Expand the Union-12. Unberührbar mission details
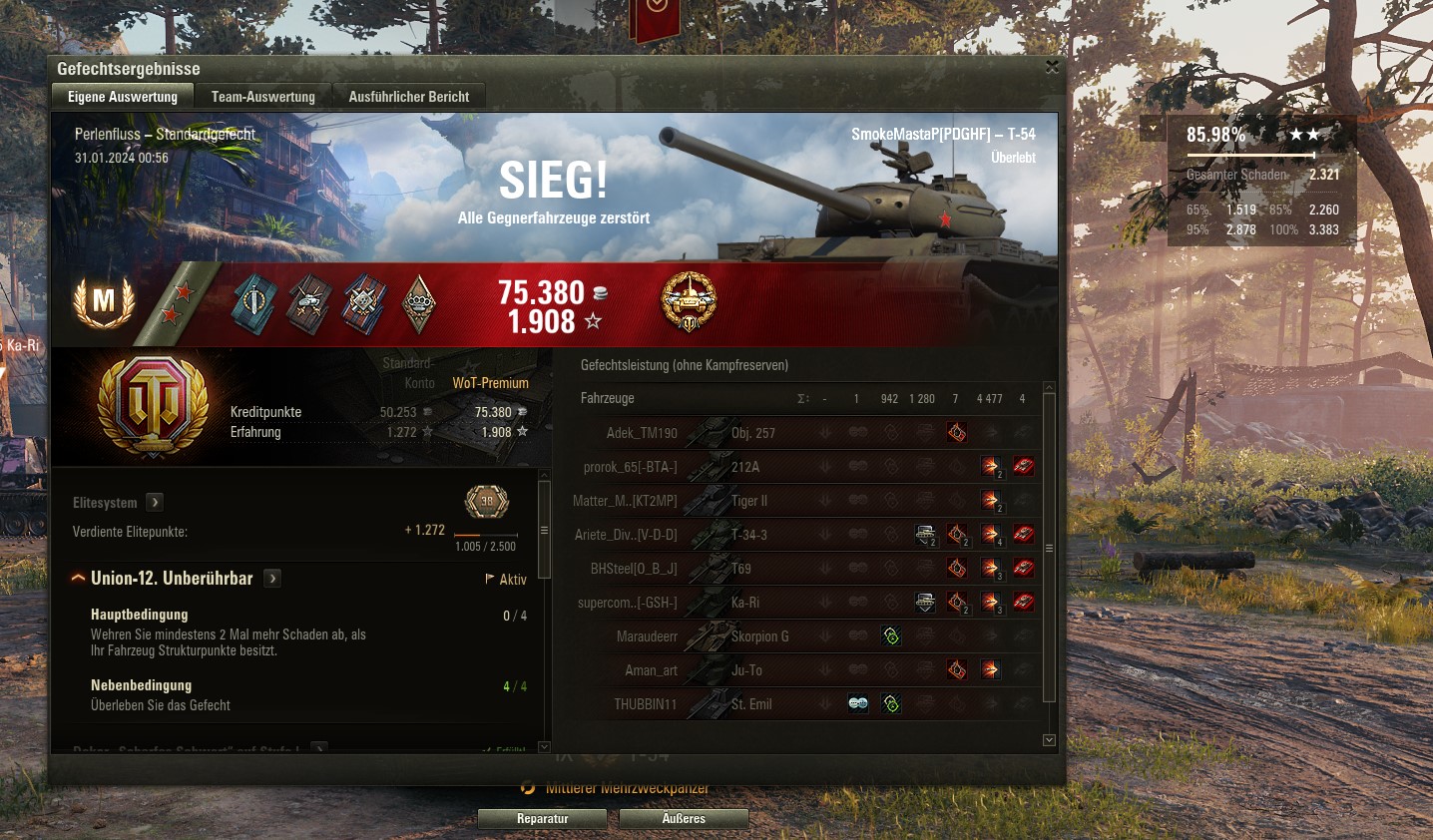The width and height of the screenshot is (1433, 840). [271, 578]
